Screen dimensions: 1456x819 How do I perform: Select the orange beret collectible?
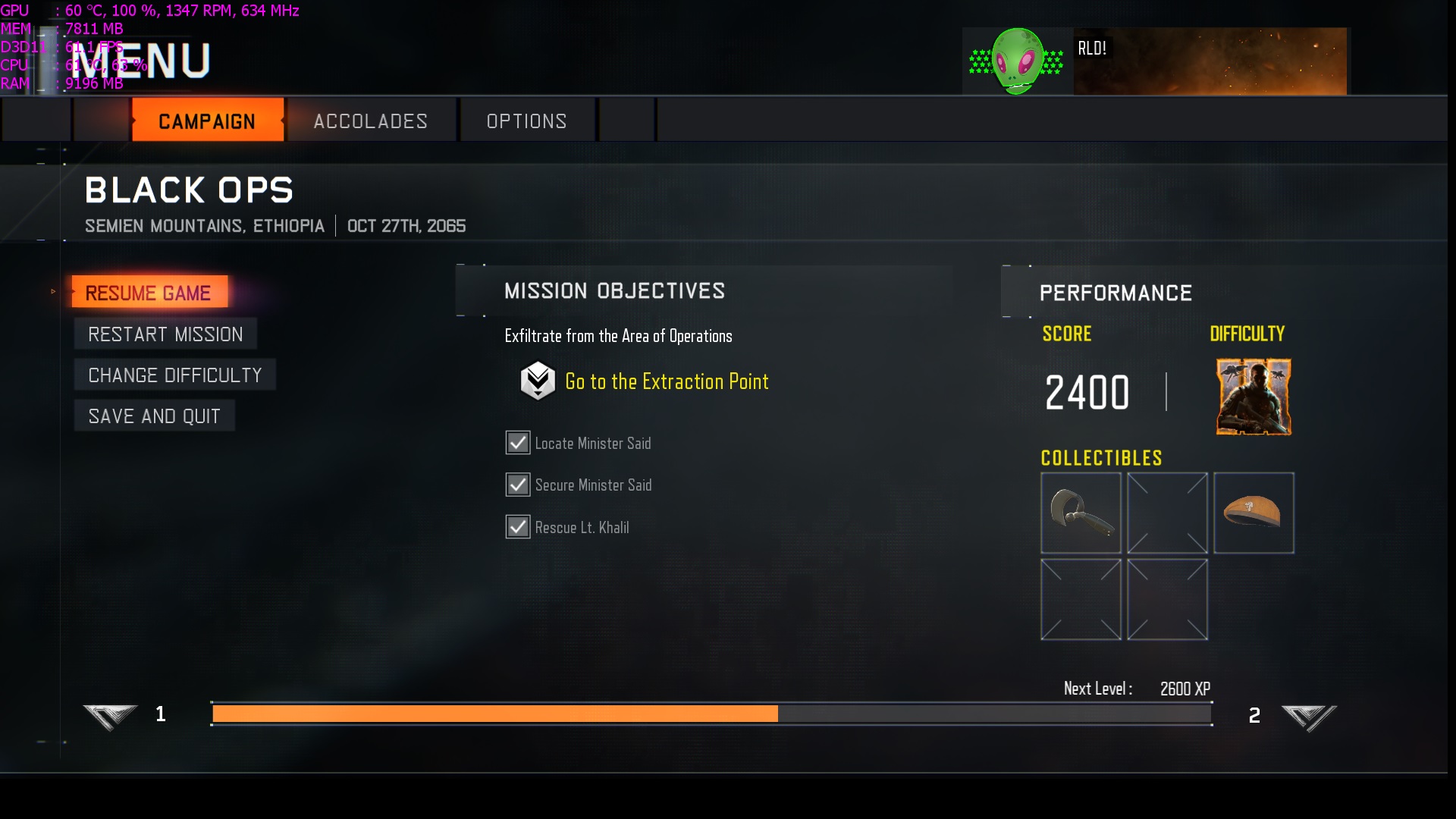coord(1253,513)
